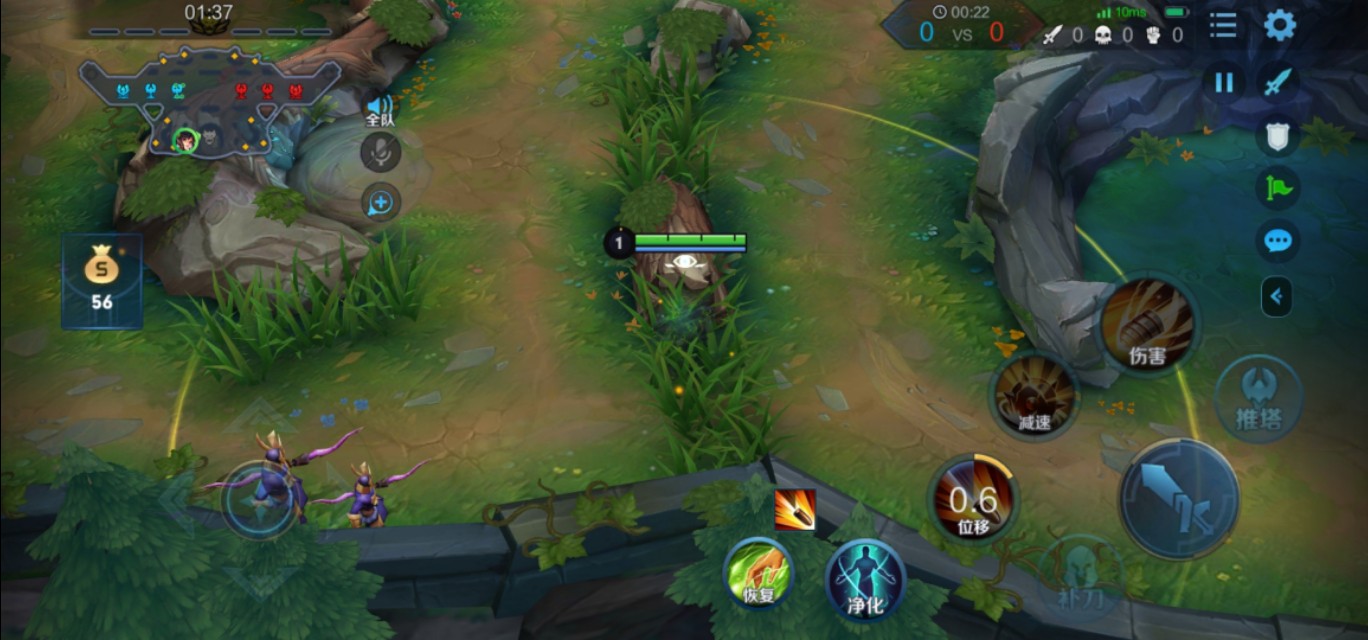The width and height of the screenshot is (1368, 640).
Task: Open the settings gear menu
Action: click(x=1280, y=26)
